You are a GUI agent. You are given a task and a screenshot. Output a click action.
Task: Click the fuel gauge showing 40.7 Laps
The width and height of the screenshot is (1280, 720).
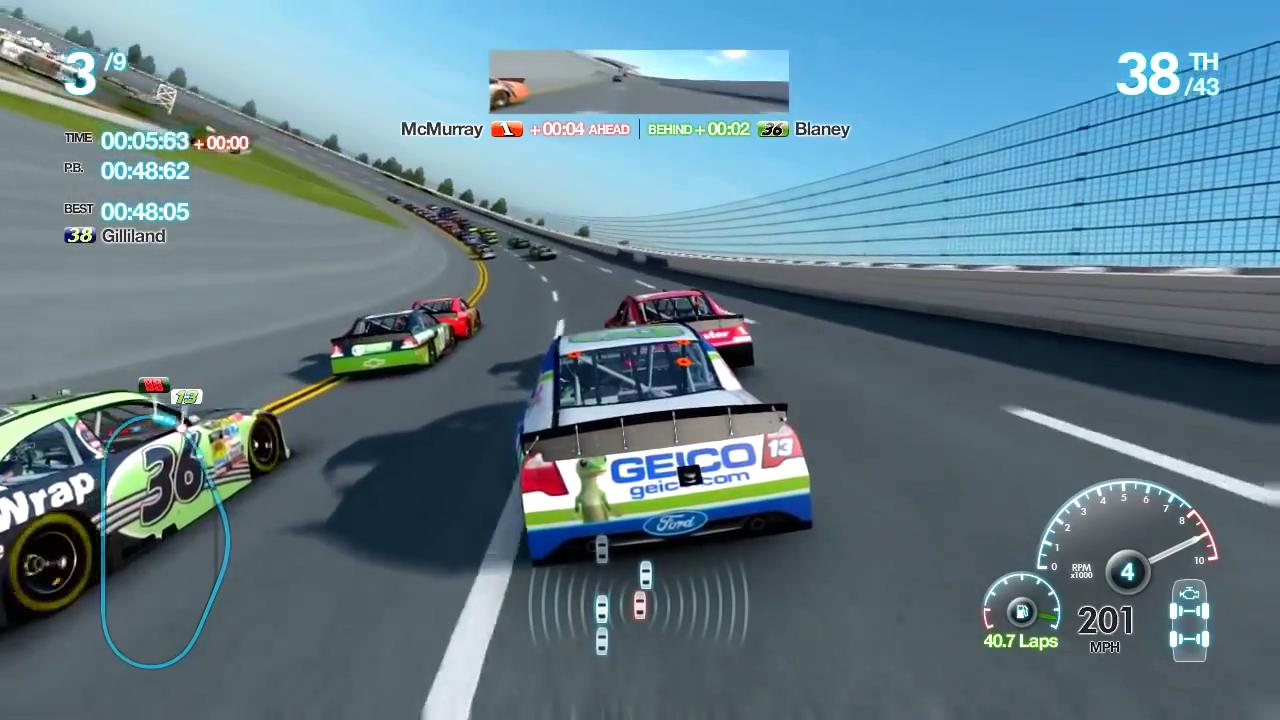tap(1021, 612)
